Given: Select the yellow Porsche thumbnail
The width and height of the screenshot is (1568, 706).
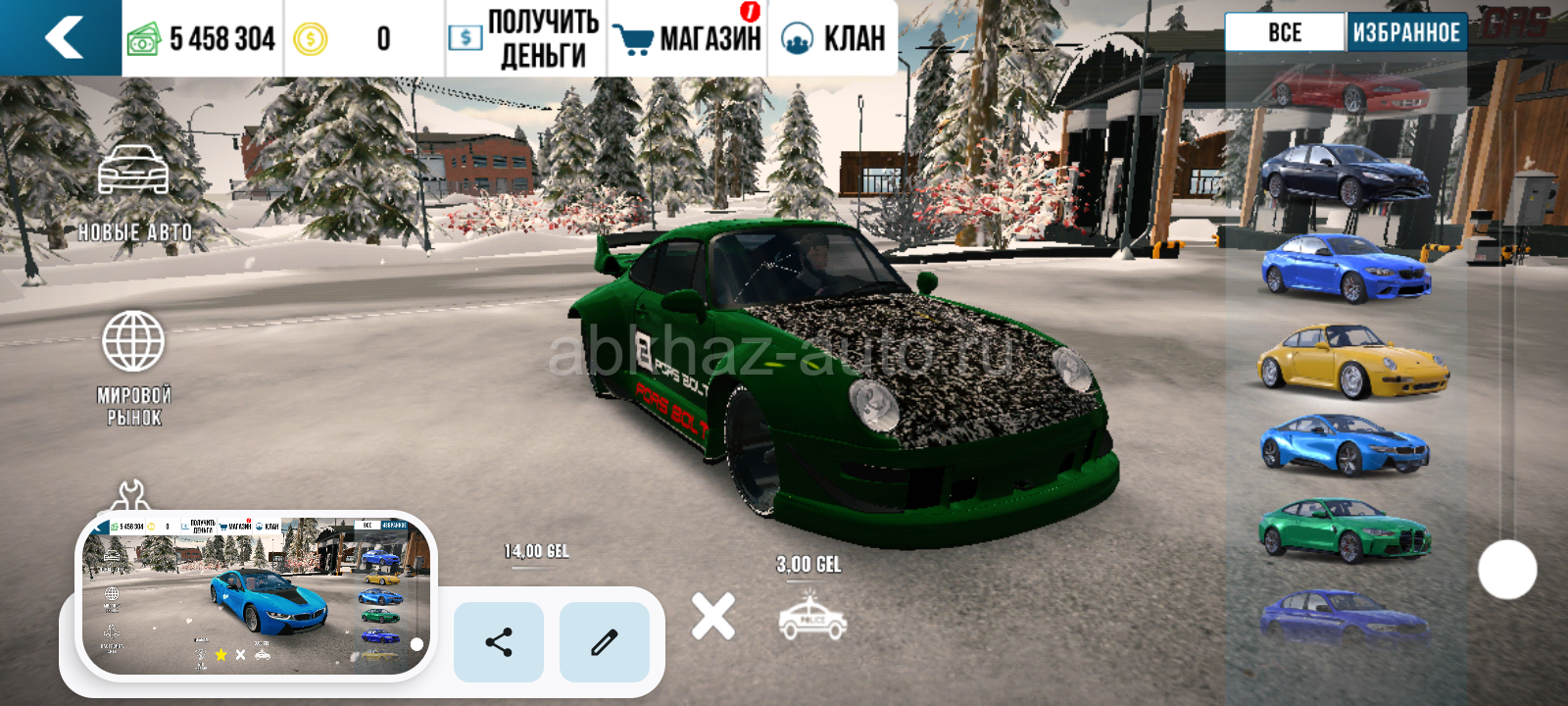Looking at the screenshot, I should pyautogui.click(x=1351, y=361).
